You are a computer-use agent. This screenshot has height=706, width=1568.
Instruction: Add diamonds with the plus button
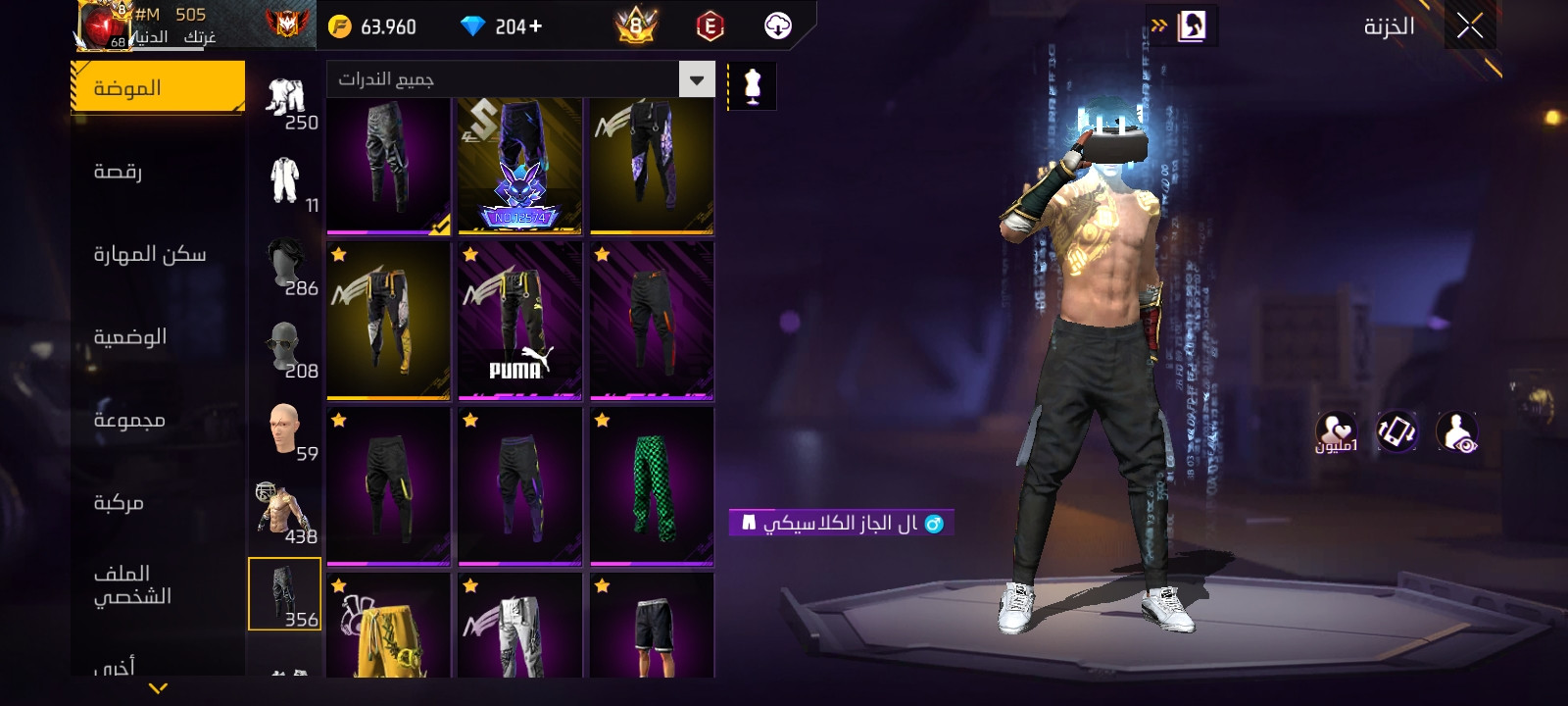(x=535, y=26)
